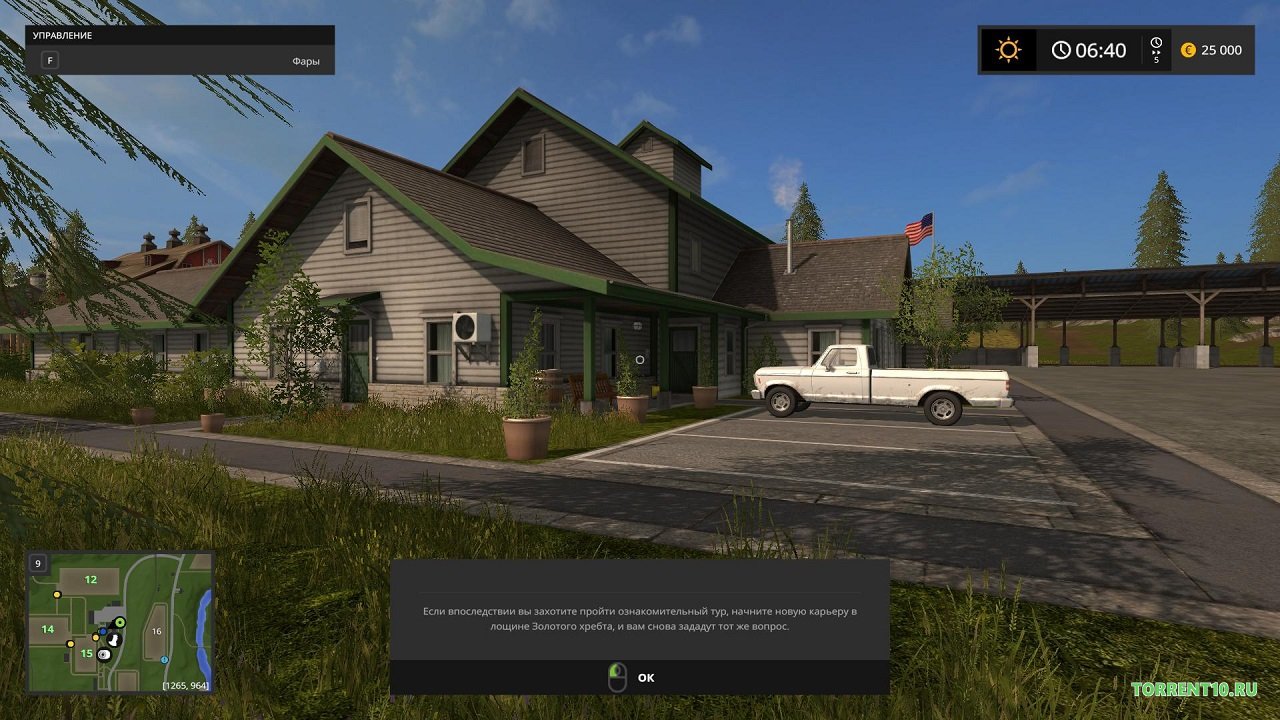This screenshot has width=1280, height=720.
Task: Select field 16 on the minimap
Action: [x=157, y=632]
